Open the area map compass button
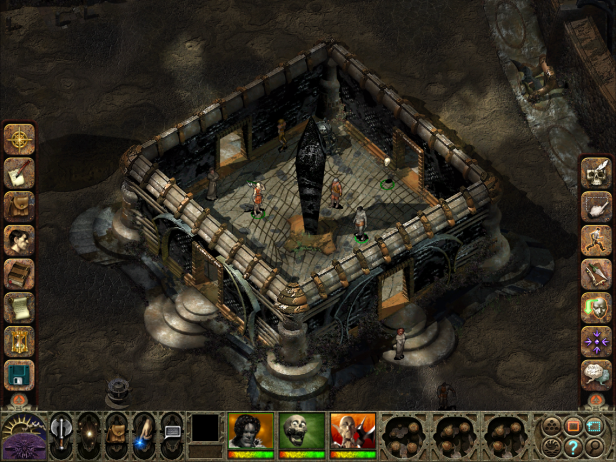The width and height of the screenshot is (616, 462). pos(19,139)
